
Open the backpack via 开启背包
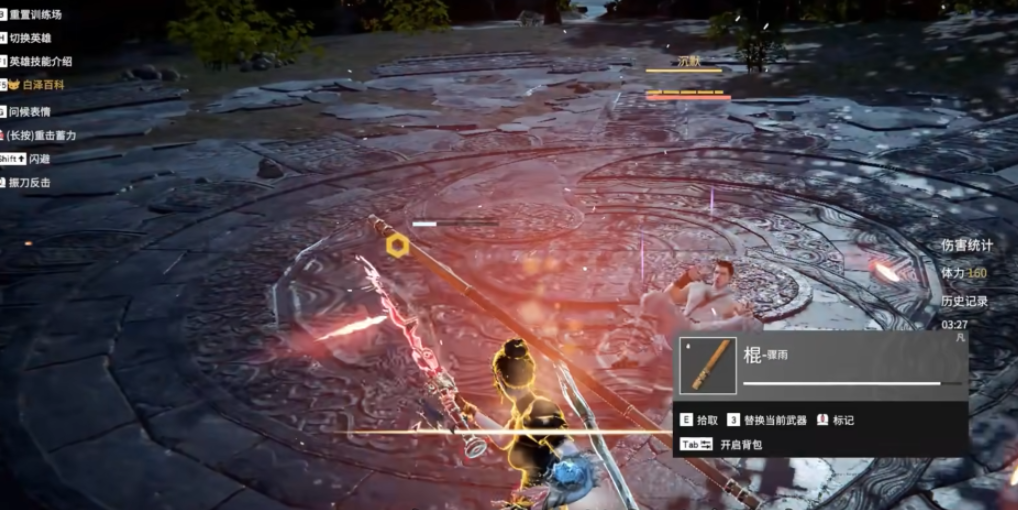[x=740, y=444]
